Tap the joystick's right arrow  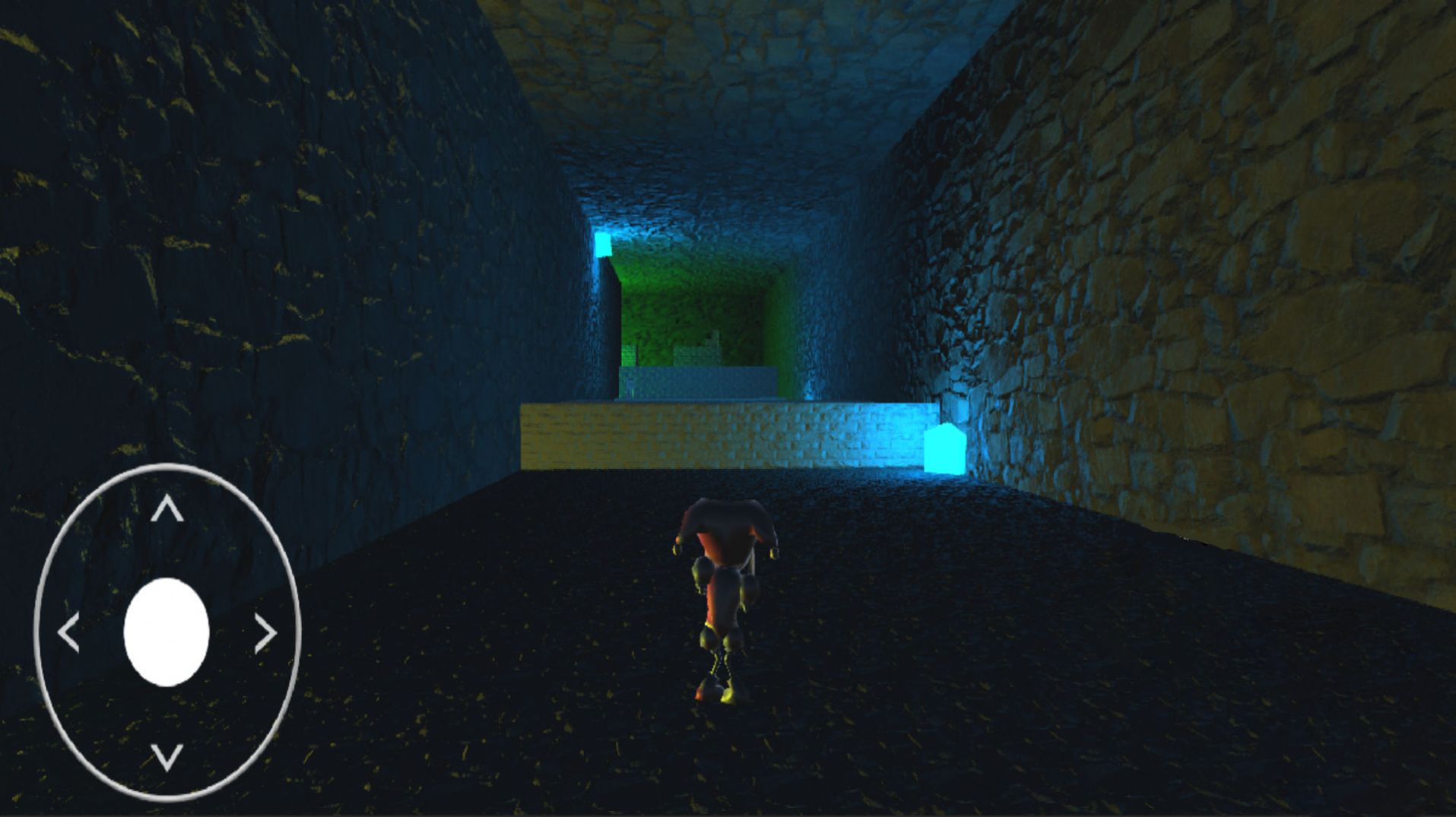[x=265, y=633]
